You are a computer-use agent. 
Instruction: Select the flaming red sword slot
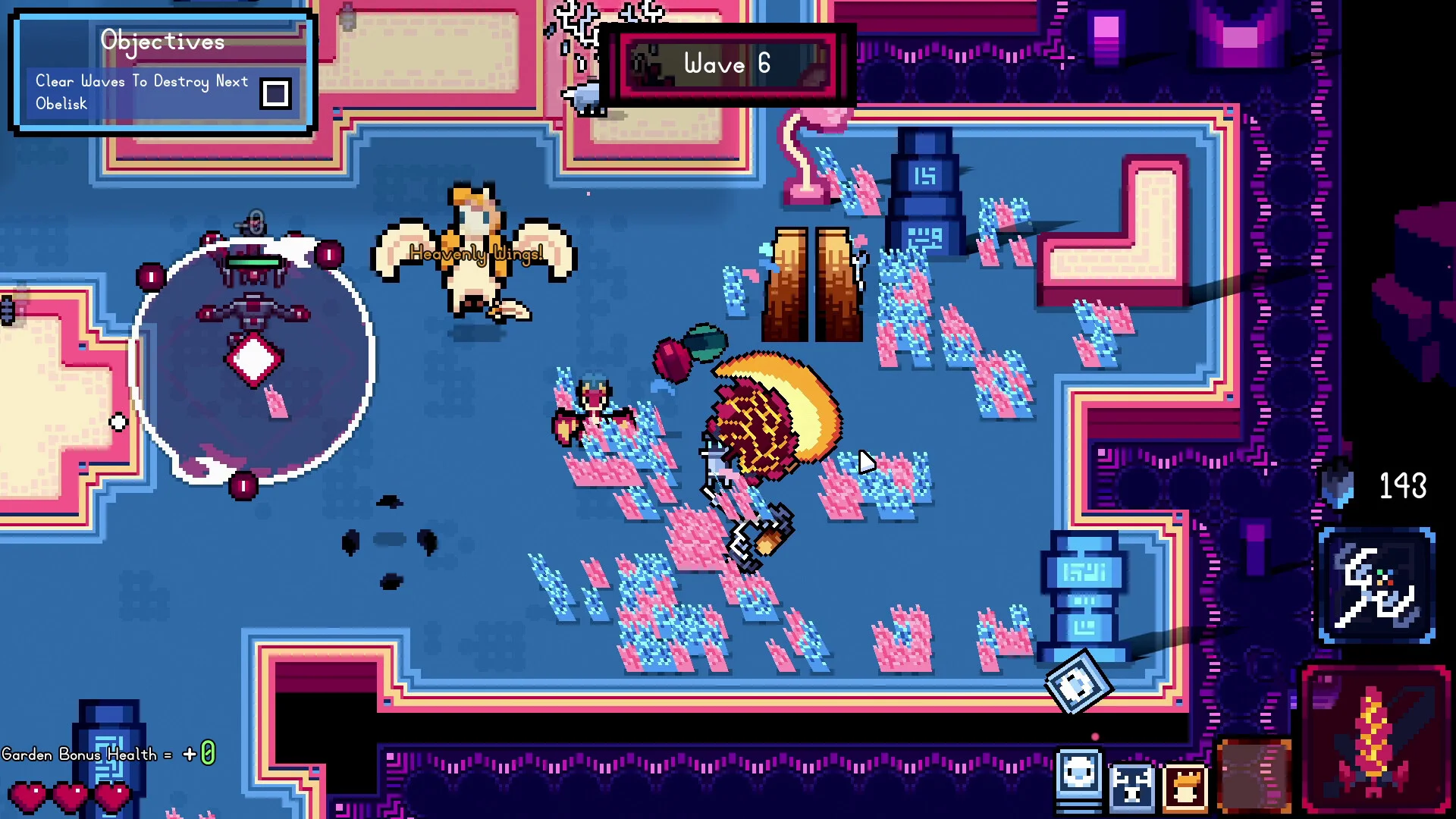(1376, 739)
